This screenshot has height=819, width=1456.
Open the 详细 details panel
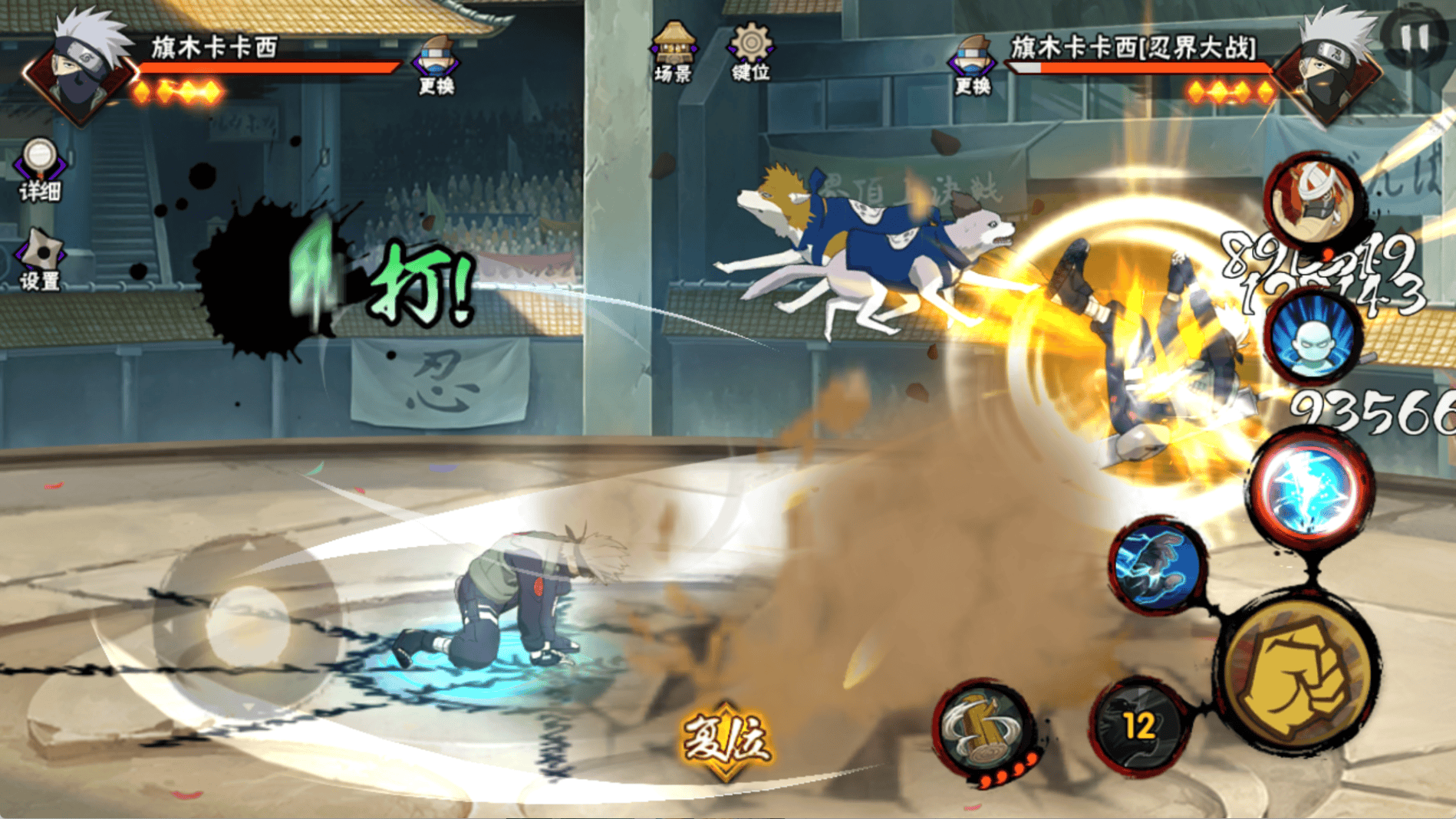point(40,169)
